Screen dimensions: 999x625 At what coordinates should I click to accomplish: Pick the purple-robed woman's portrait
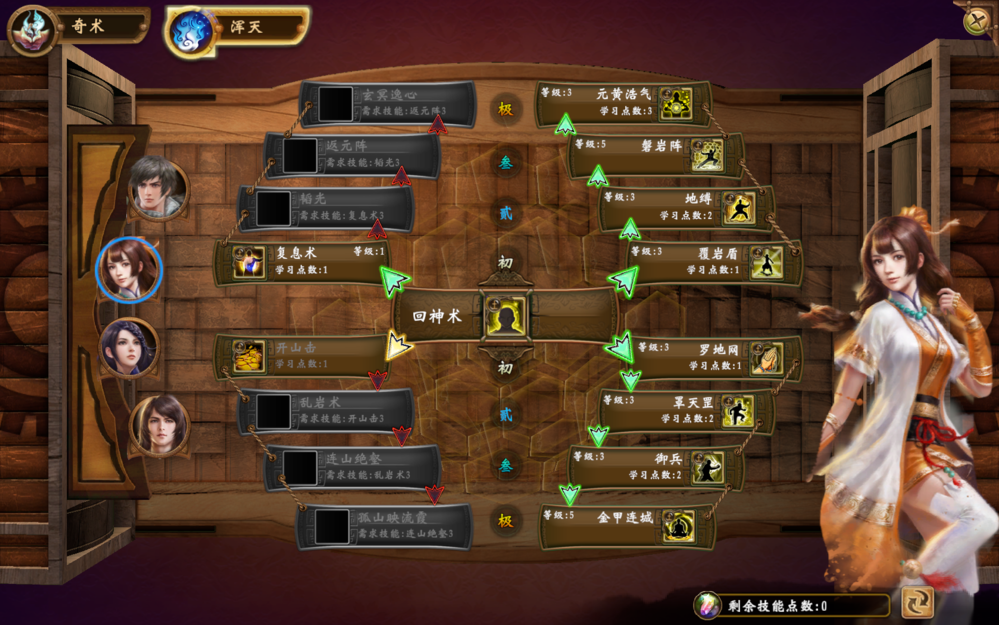click(129, 347)
